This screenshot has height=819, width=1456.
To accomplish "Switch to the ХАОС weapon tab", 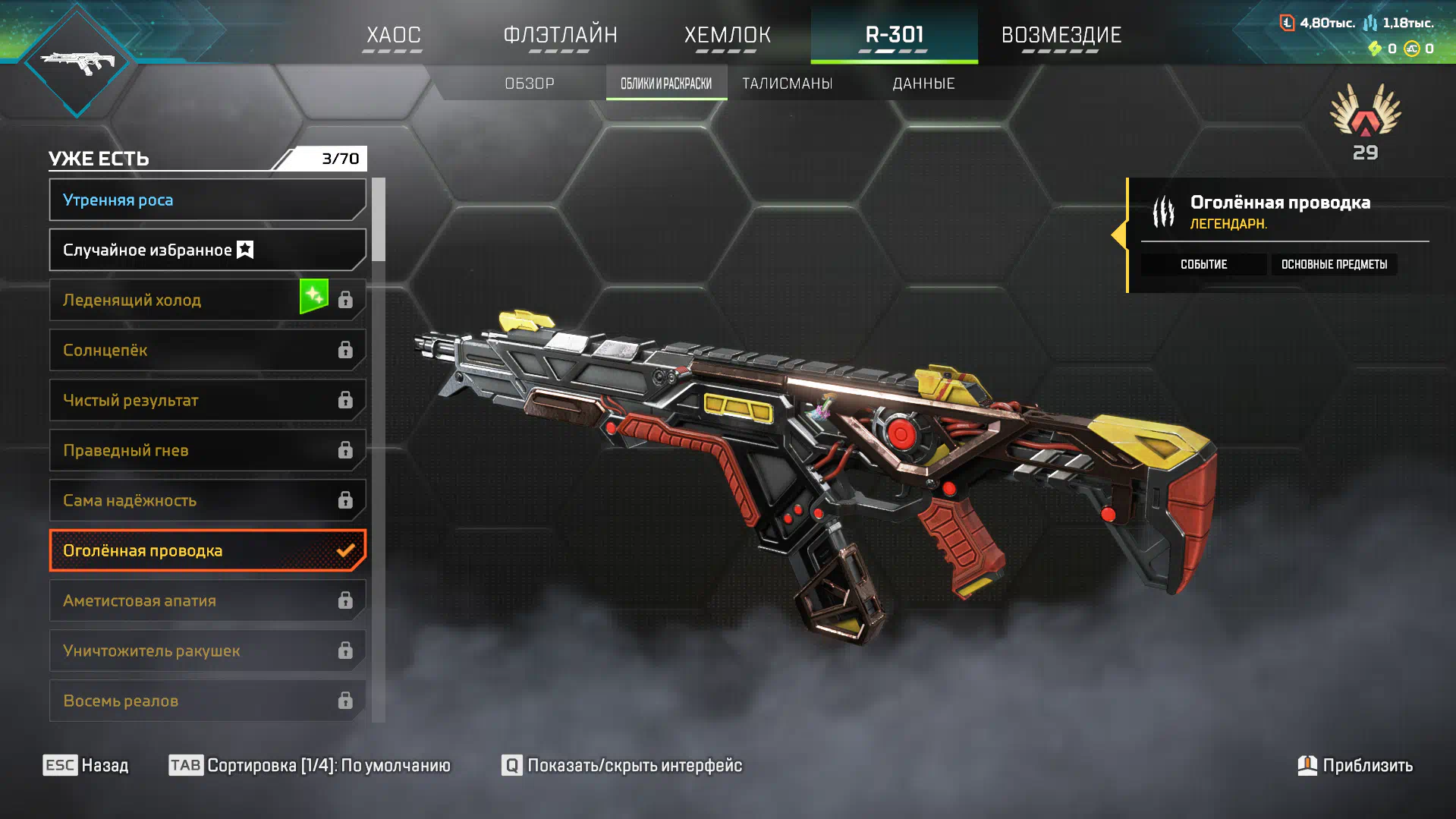I will [x=393, y=35].
